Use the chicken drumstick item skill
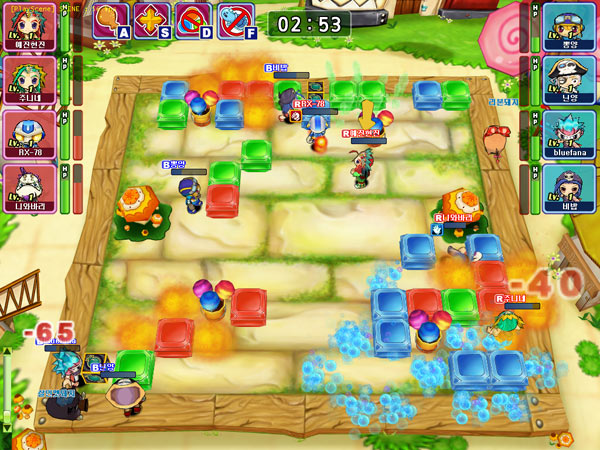The image size is (600, 450). tap(111, 19)
